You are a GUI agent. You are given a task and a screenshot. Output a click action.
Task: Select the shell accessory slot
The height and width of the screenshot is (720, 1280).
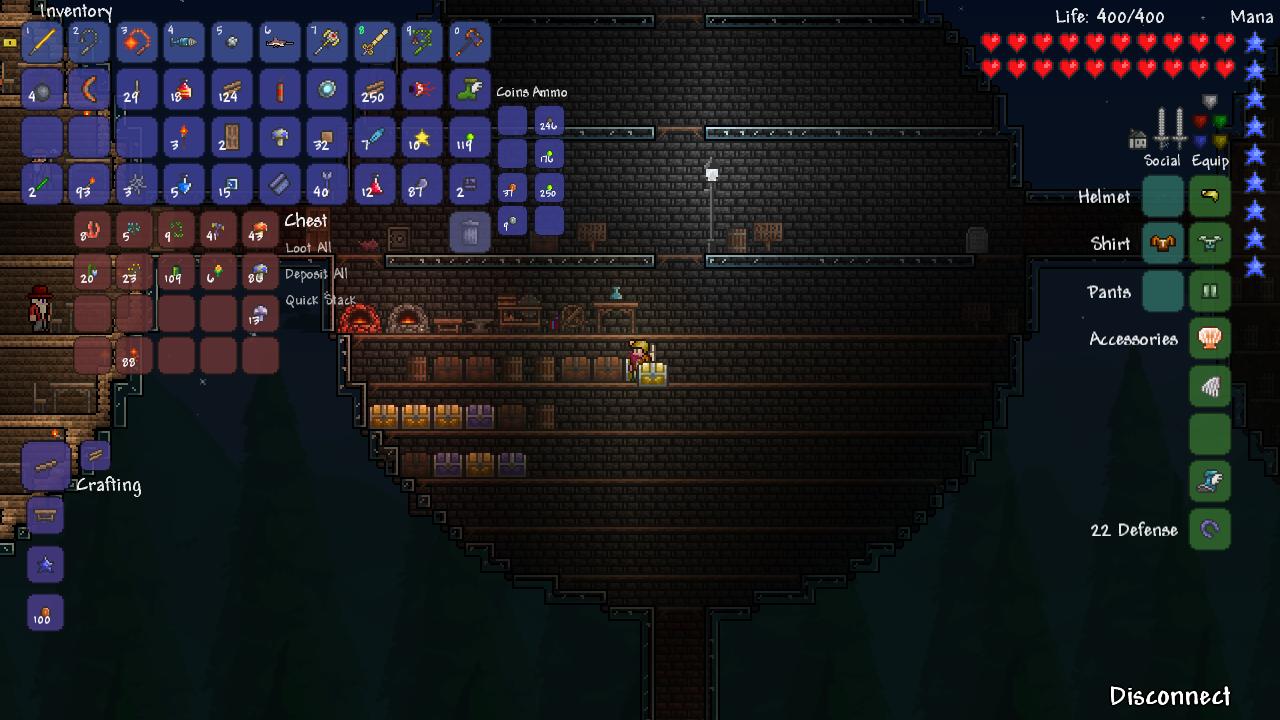point(1210,339)
